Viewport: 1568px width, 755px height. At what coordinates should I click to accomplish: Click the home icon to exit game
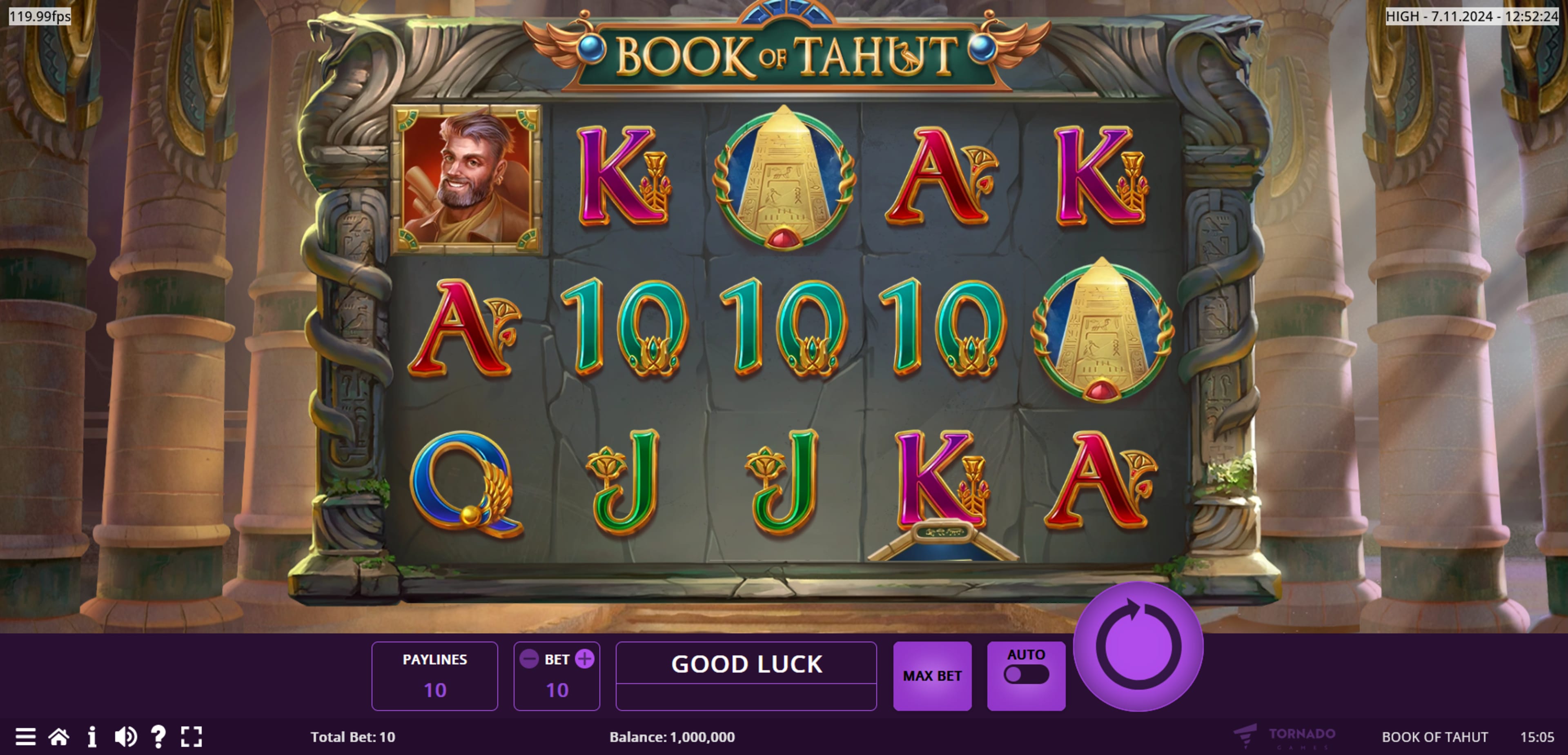(x=58, y=737)
